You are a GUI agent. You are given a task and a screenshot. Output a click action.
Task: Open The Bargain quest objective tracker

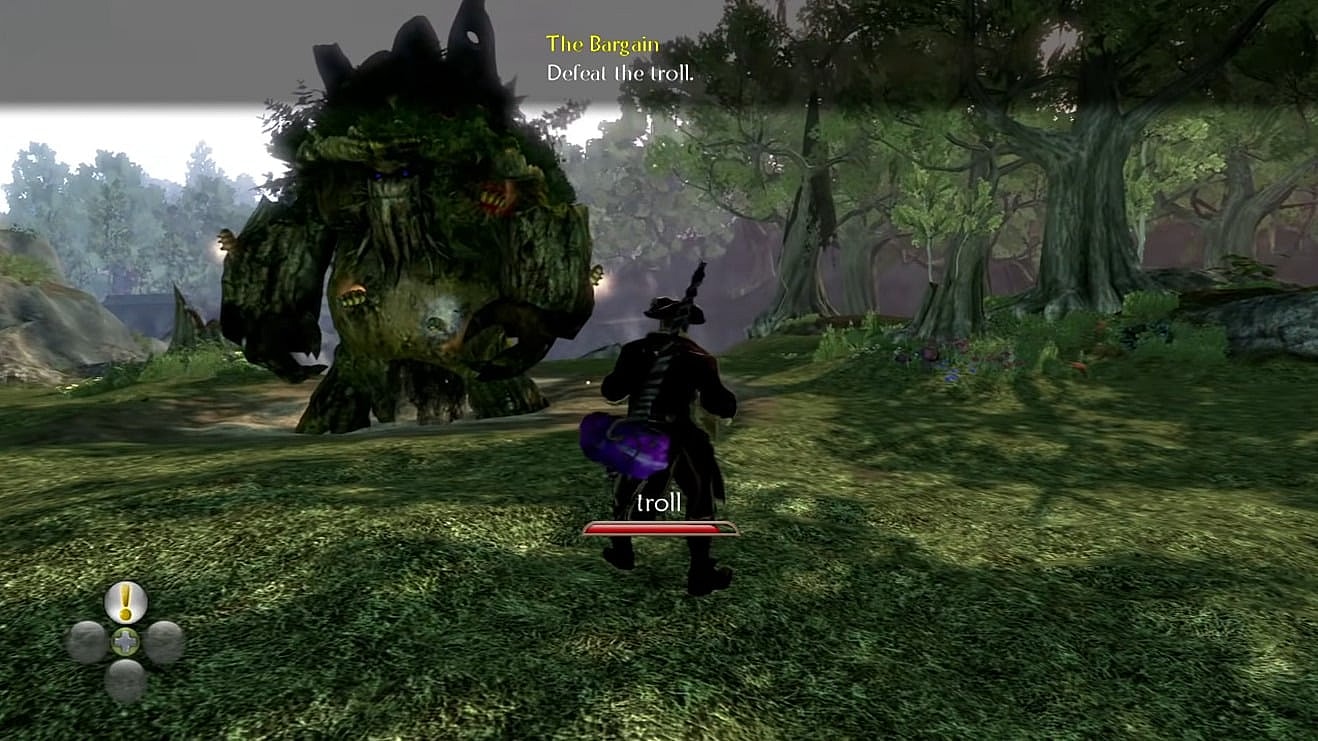point(602,44)
